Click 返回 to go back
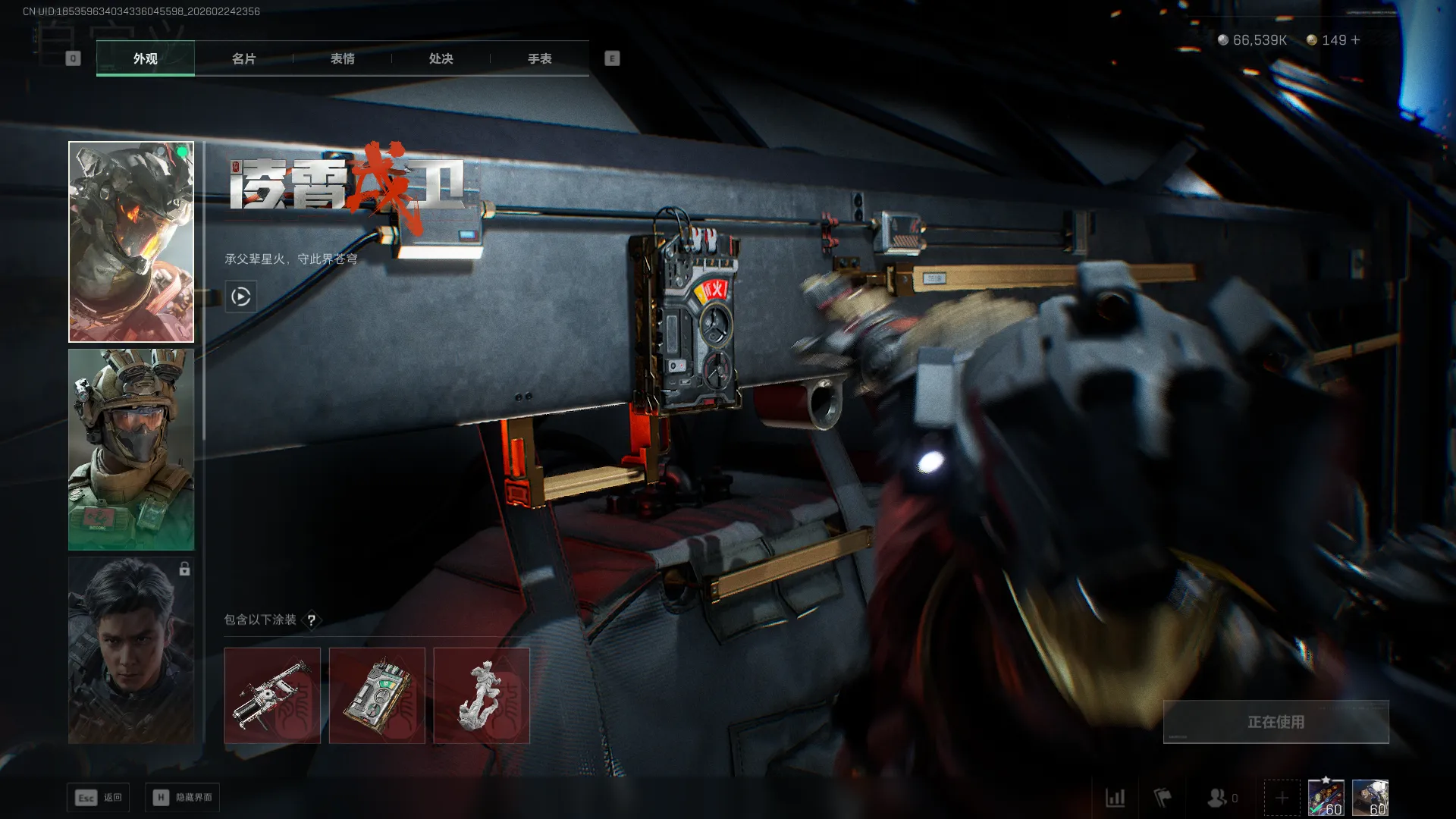Viewport: 1456px width, 819px height. pyautogui.click(x=99, y=798)
